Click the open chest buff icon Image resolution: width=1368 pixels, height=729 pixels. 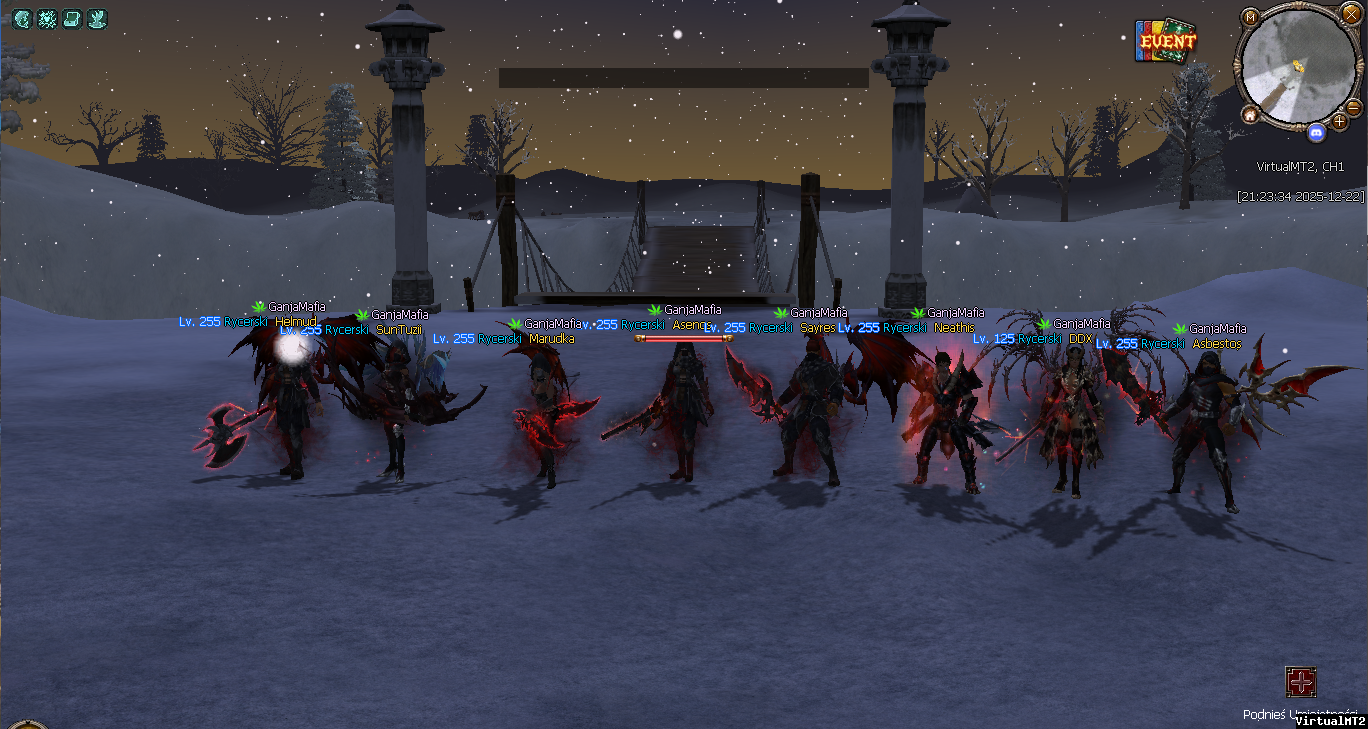pyautogui.click(x=71, y=18)
